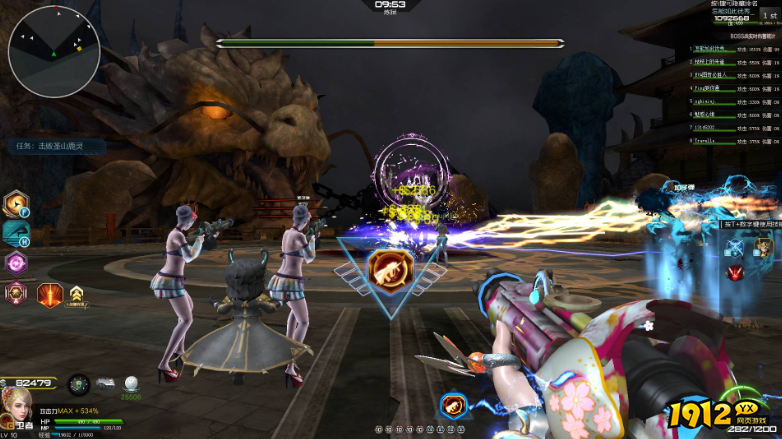The width and height of the screenshot is (782, 439).
Task: Activate the gun skill icon at bottom center
Action: click(x=453, y=406)
